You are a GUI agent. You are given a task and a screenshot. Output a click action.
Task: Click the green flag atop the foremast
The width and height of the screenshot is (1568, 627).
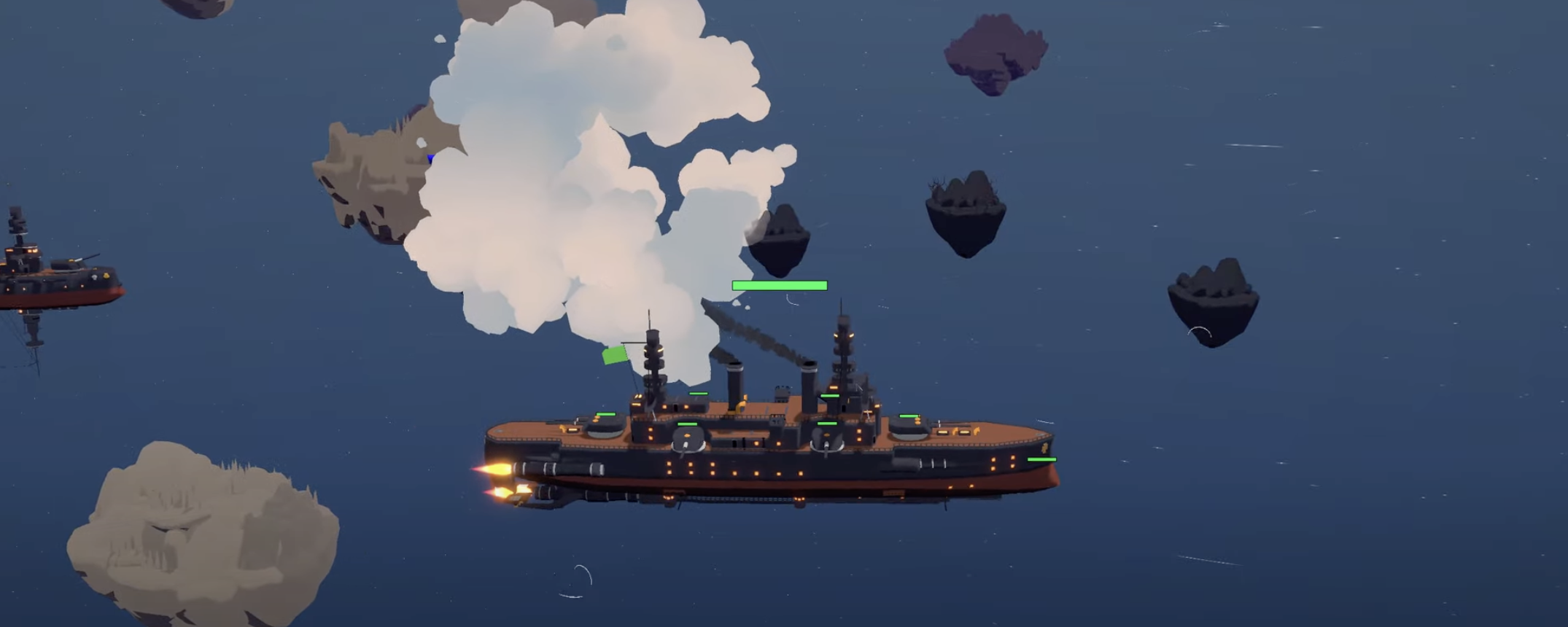click(x=616, y=356)
